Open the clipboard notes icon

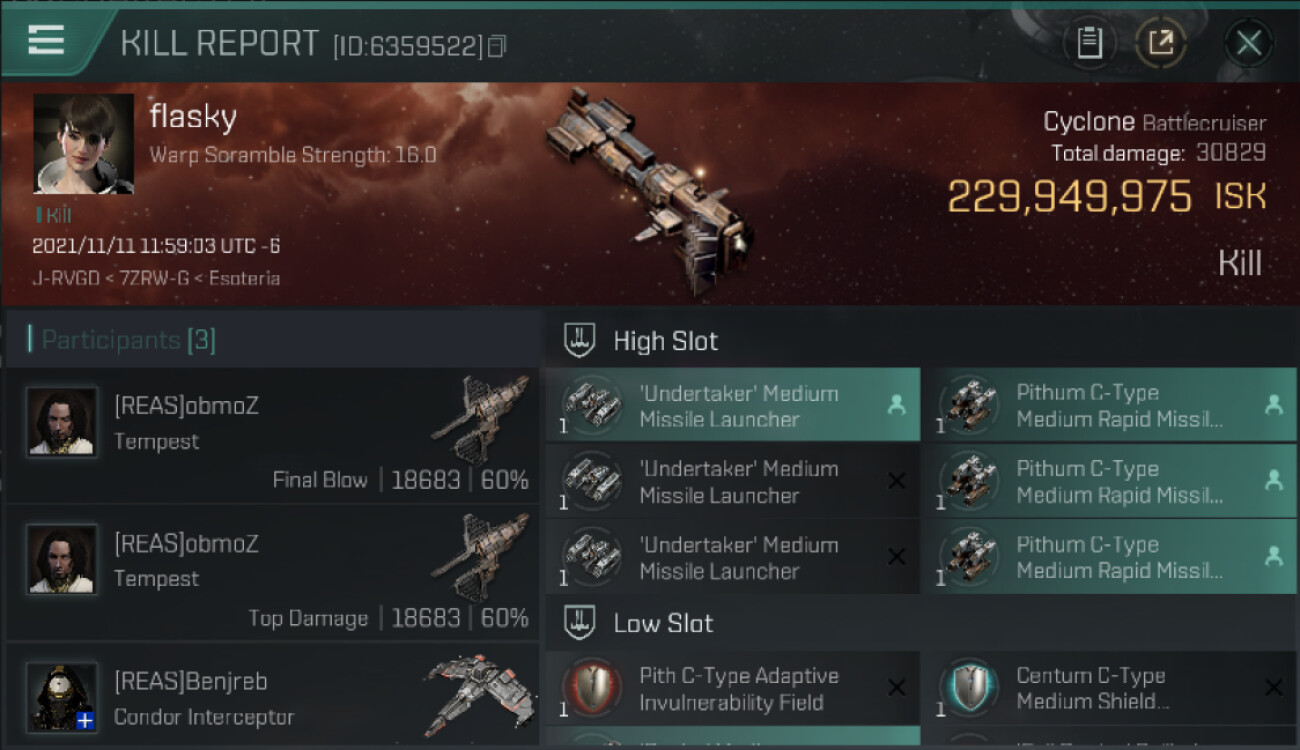[1089, 43]
